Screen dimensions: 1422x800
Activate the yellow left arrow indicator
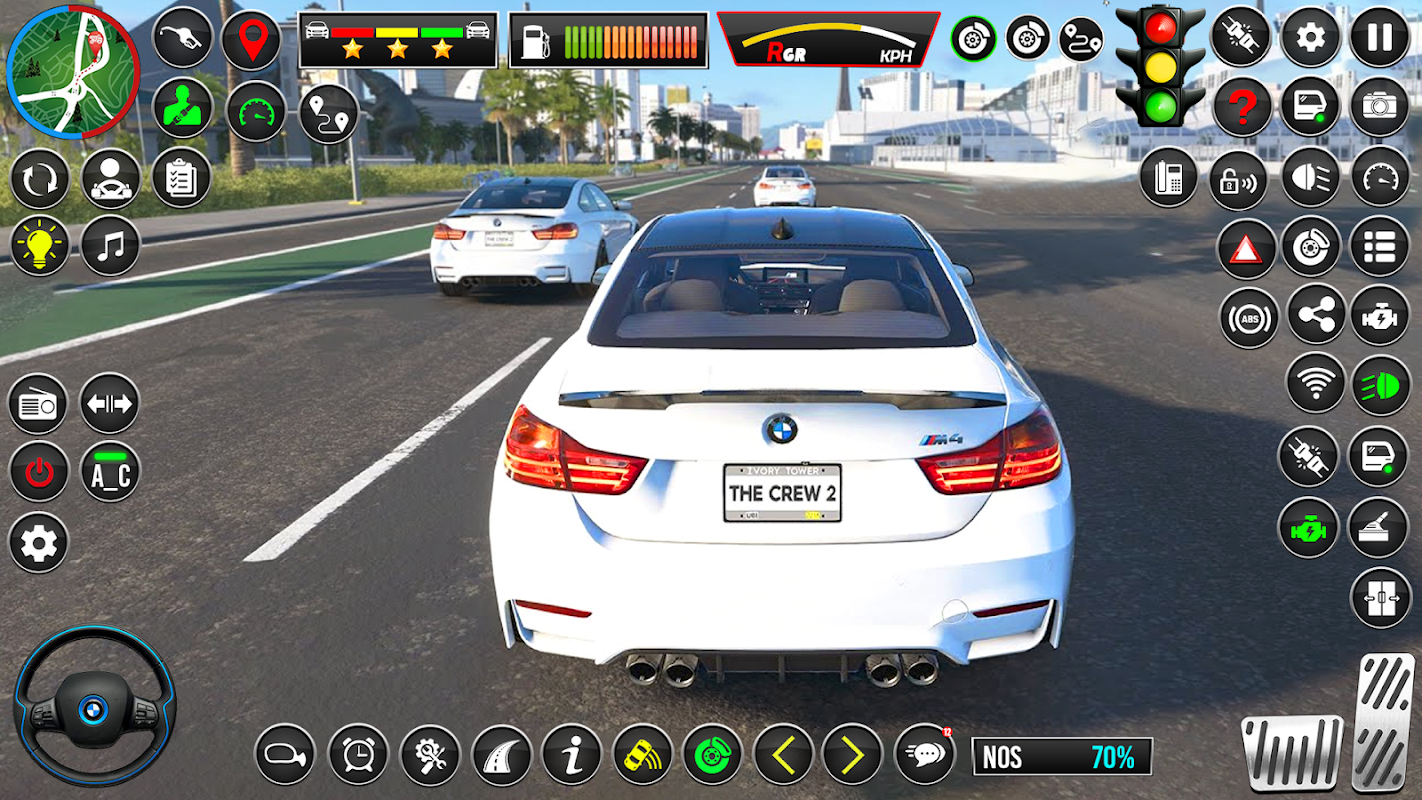(783, 754)
